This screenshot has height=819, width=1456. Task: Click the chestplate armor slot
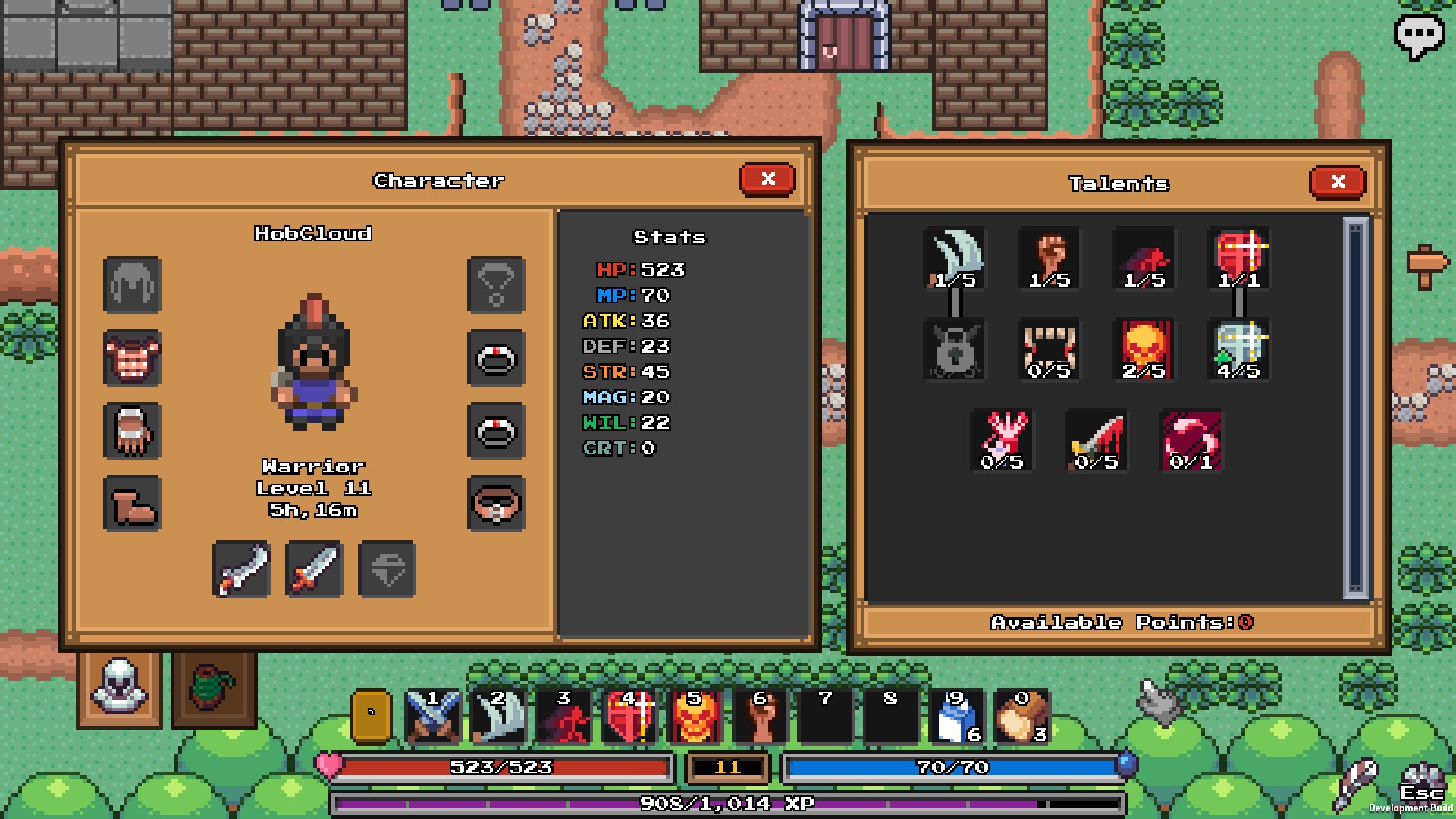pos(132,359)
